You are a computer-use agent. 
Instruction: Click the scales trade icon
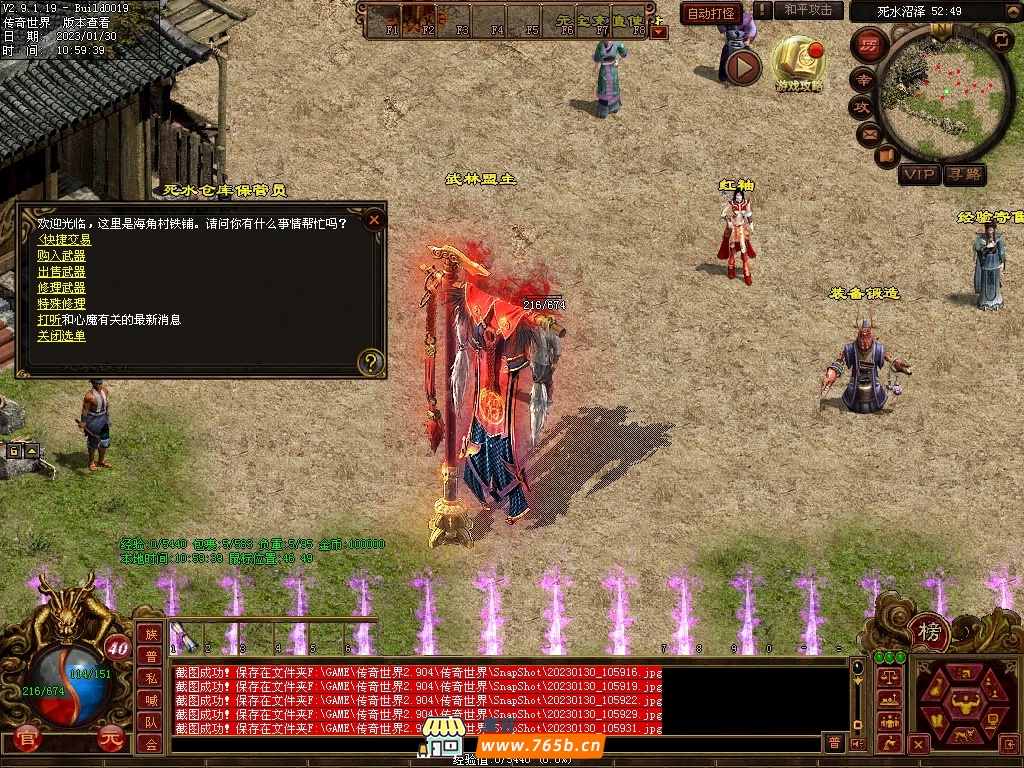(x=888, y=677)
